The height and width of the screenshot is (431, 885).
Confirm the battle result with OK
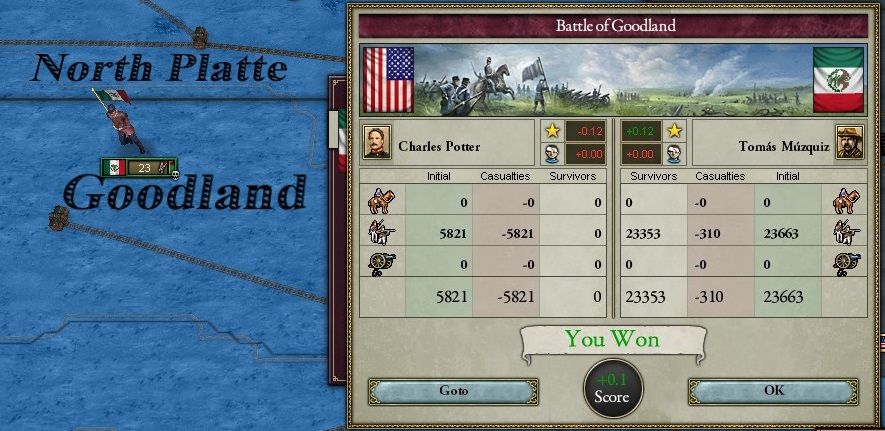pos(773,390)
